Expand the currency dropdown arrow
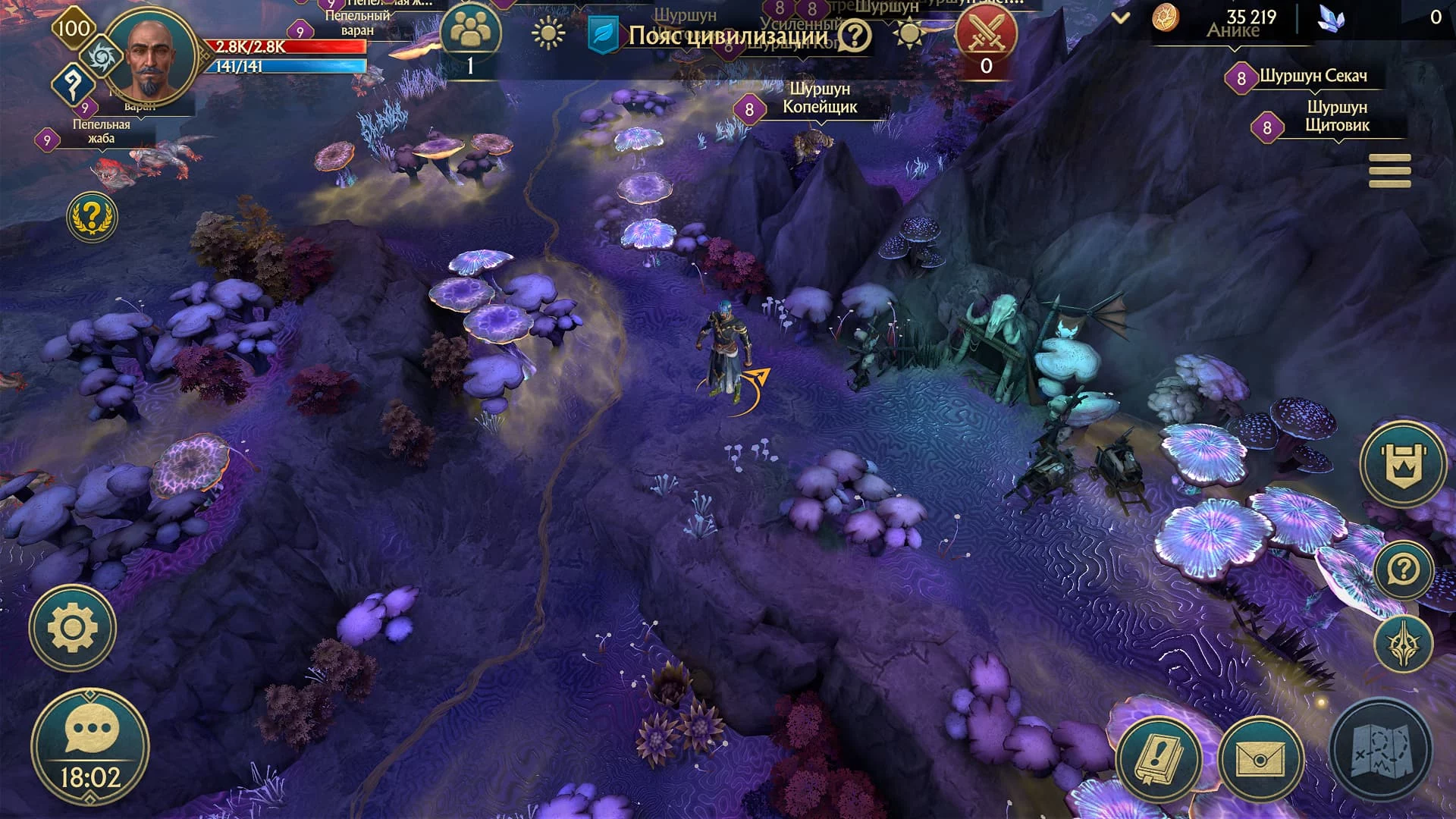Screen dimensions: 1456x819 (x=1120, y=18)
